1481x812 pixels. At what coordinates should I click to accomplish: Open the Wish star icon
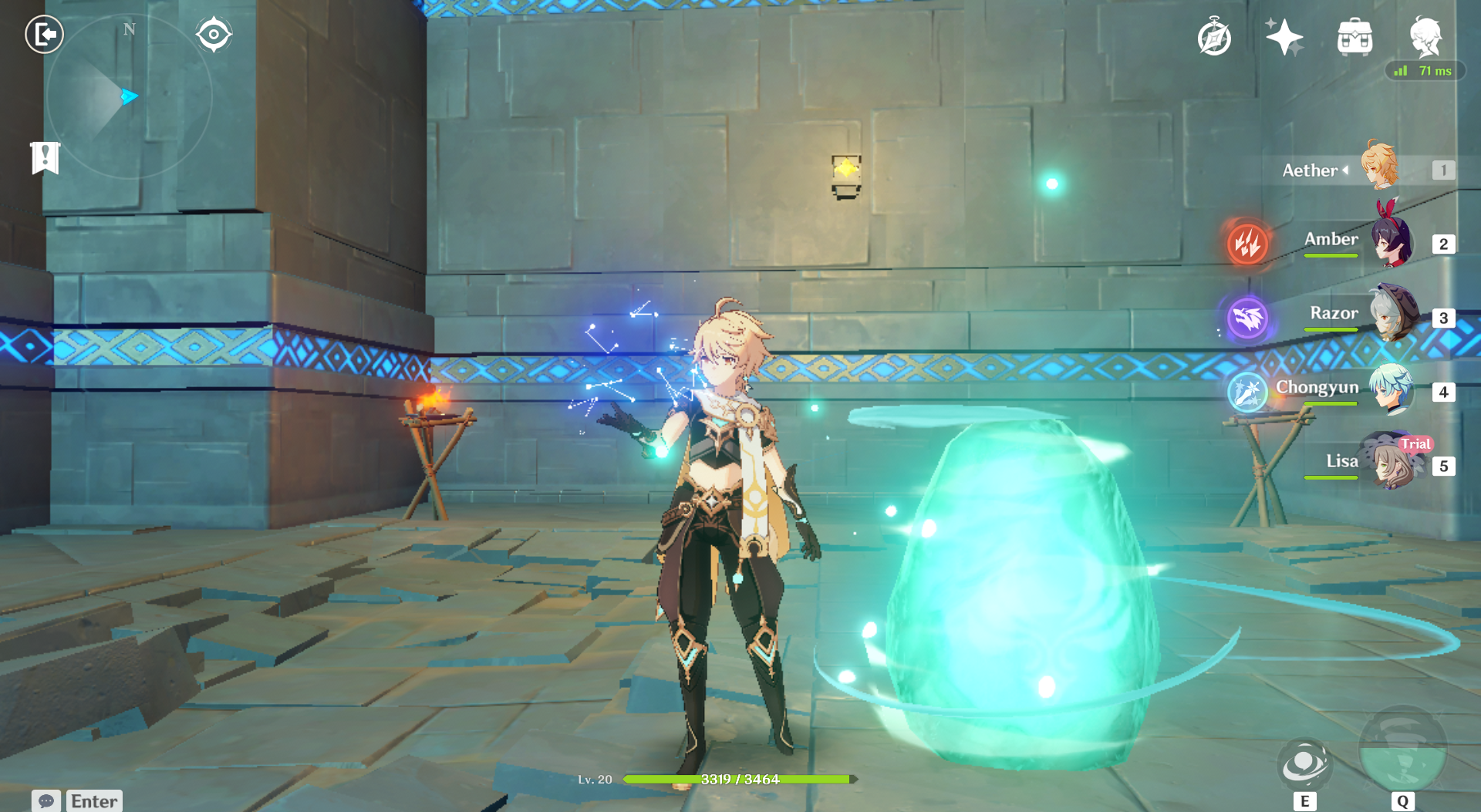click(1284, 37)
